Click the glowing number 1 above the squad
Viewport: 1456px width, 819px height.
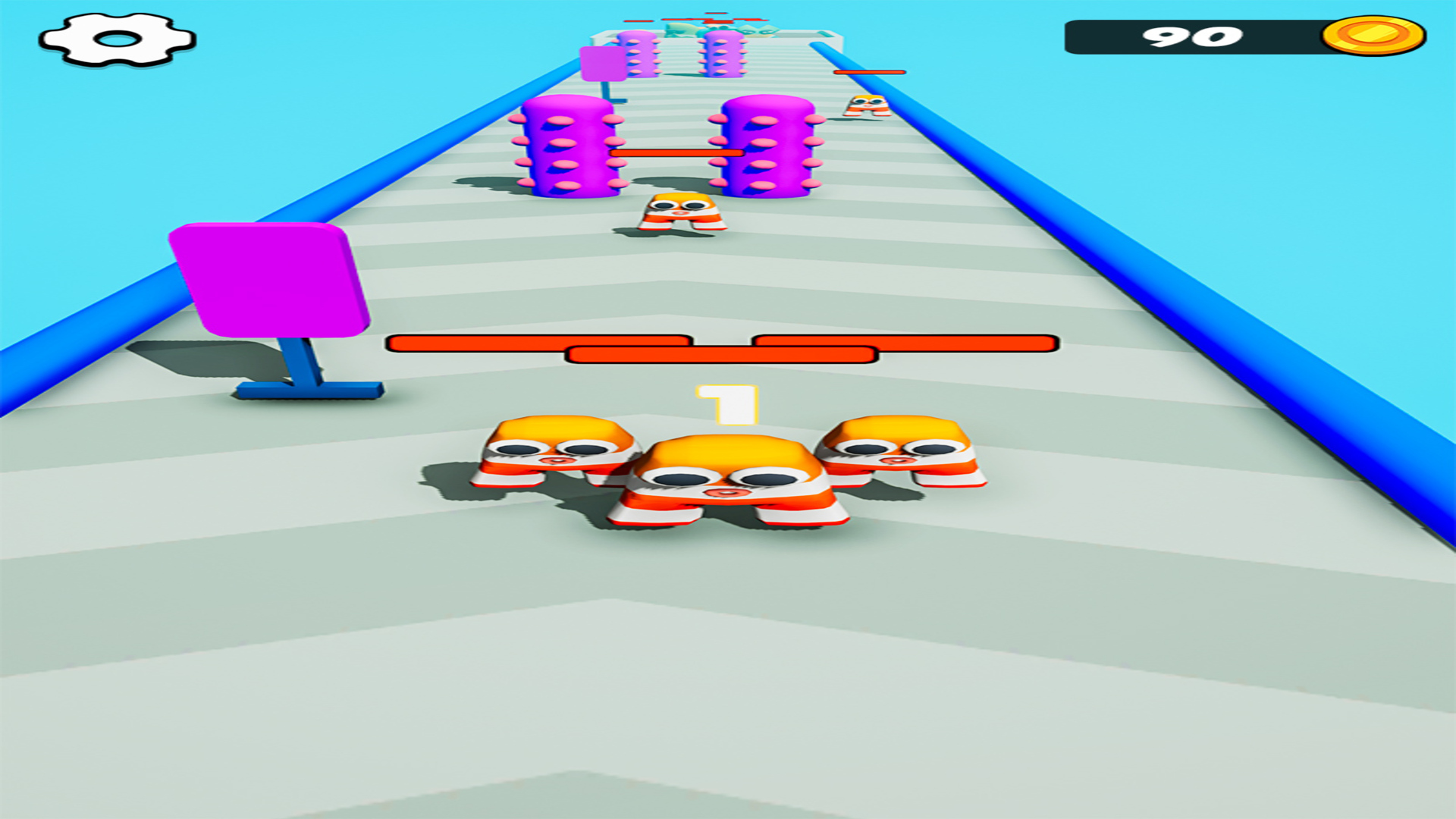coord(726,406)
